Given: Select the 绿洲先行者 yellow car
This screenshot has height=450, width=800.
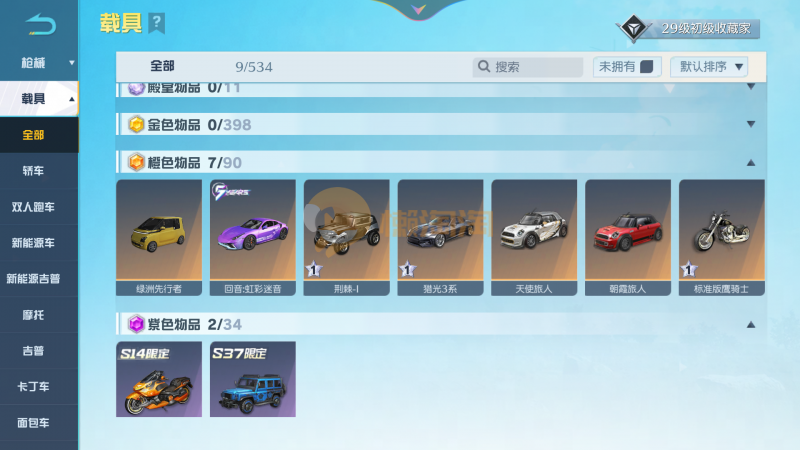Looking at the screenshot, I should pos(159,238).
